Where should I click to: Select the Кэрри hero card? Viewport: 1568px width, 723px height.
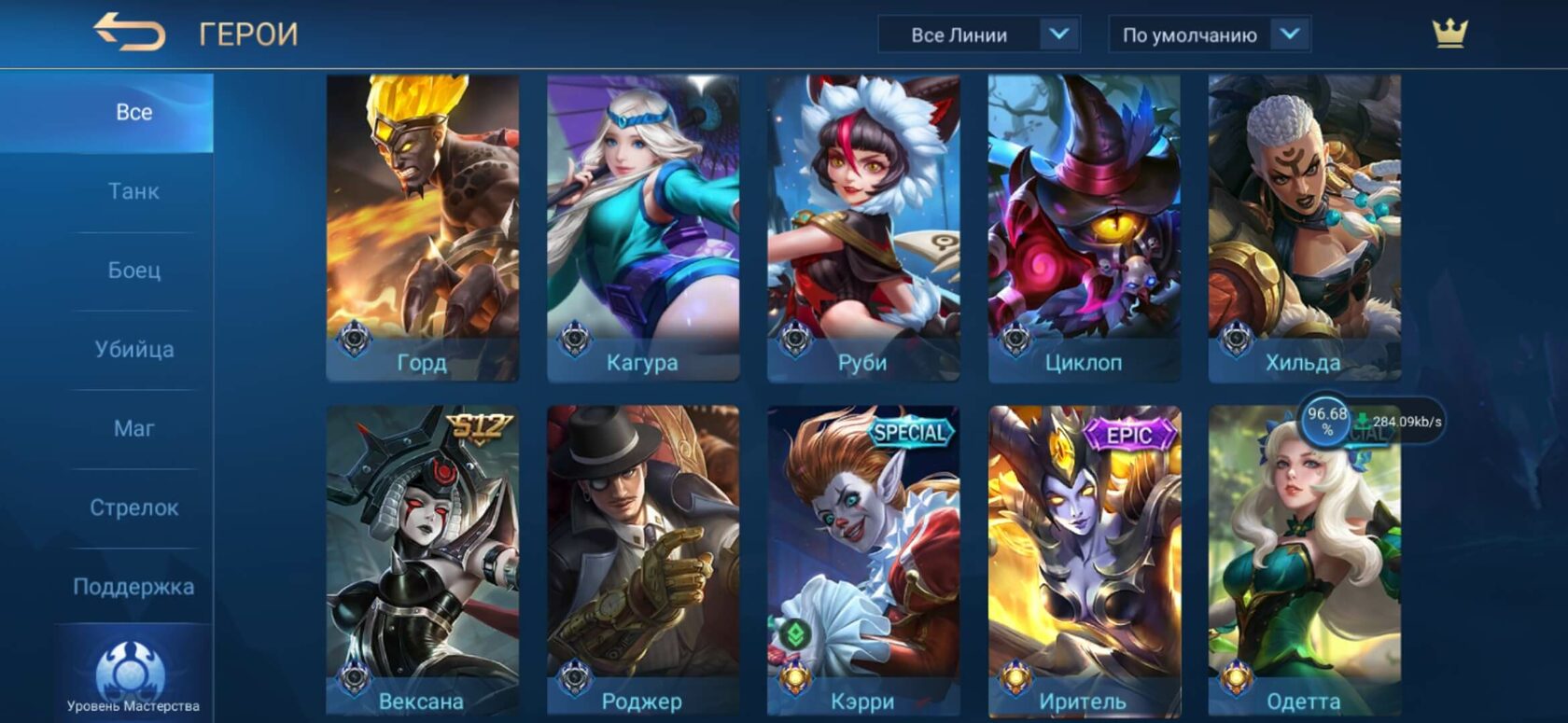[x=862, y=560]
